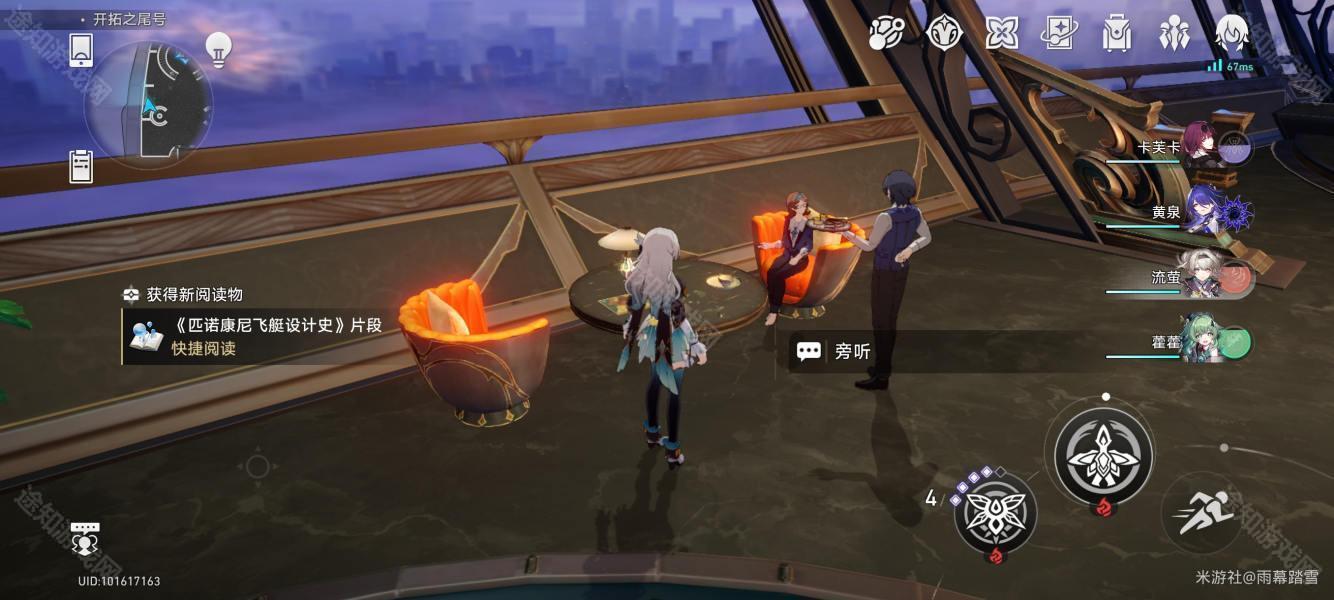Open the backpack inventory
1334x600 pixels.
[1116, 33]
